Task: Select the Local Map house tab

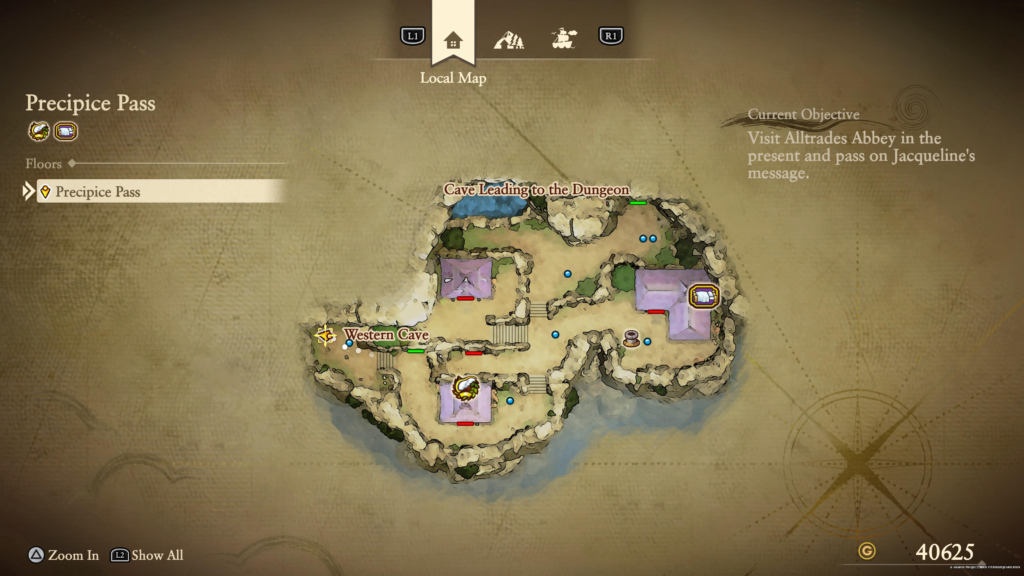Action: point(453,40)
